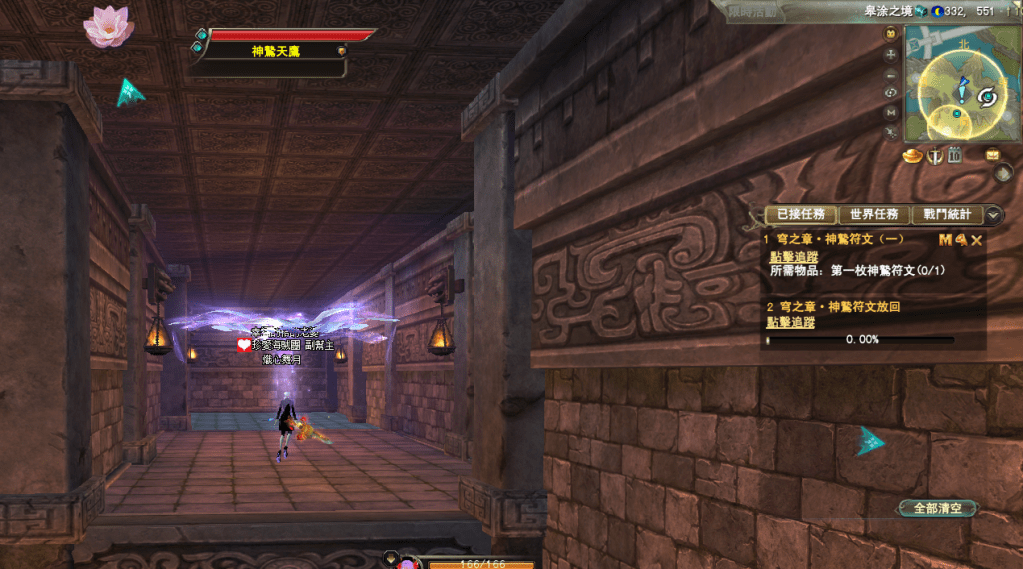This screenshot has width=1023, height=569.
Task: Track the quest 穹之章·神鷲符文放回
Action: pos(790,322)
